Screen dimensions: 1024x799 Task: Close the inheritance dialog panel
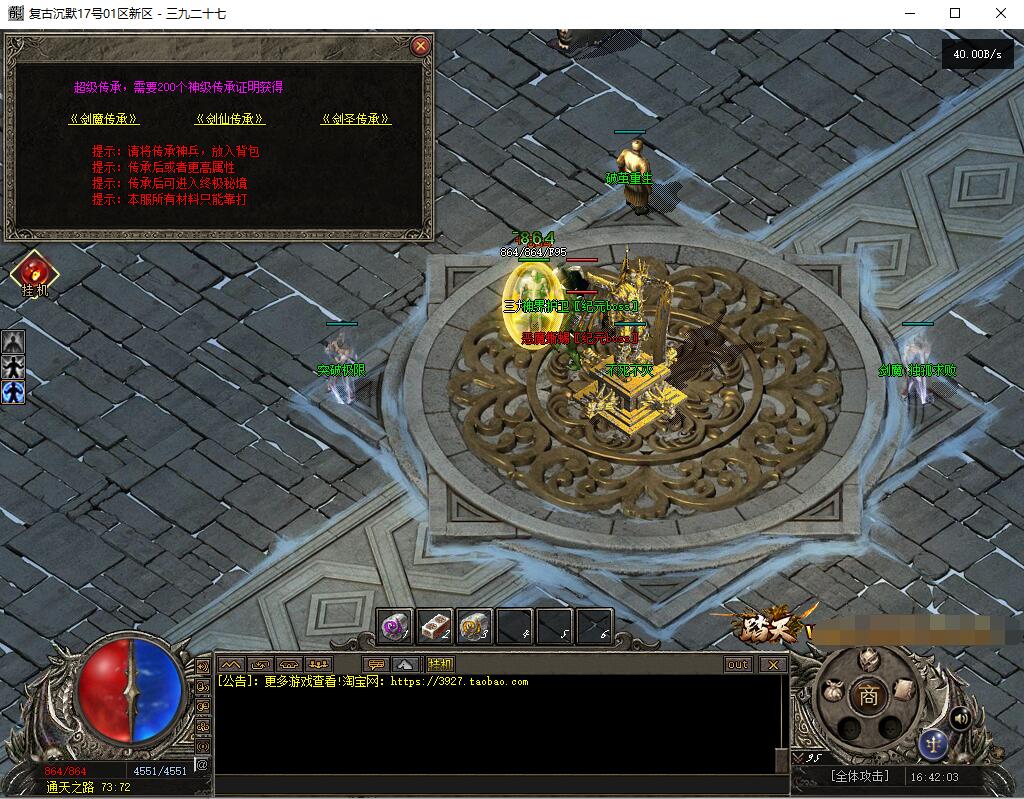[421, 46]
